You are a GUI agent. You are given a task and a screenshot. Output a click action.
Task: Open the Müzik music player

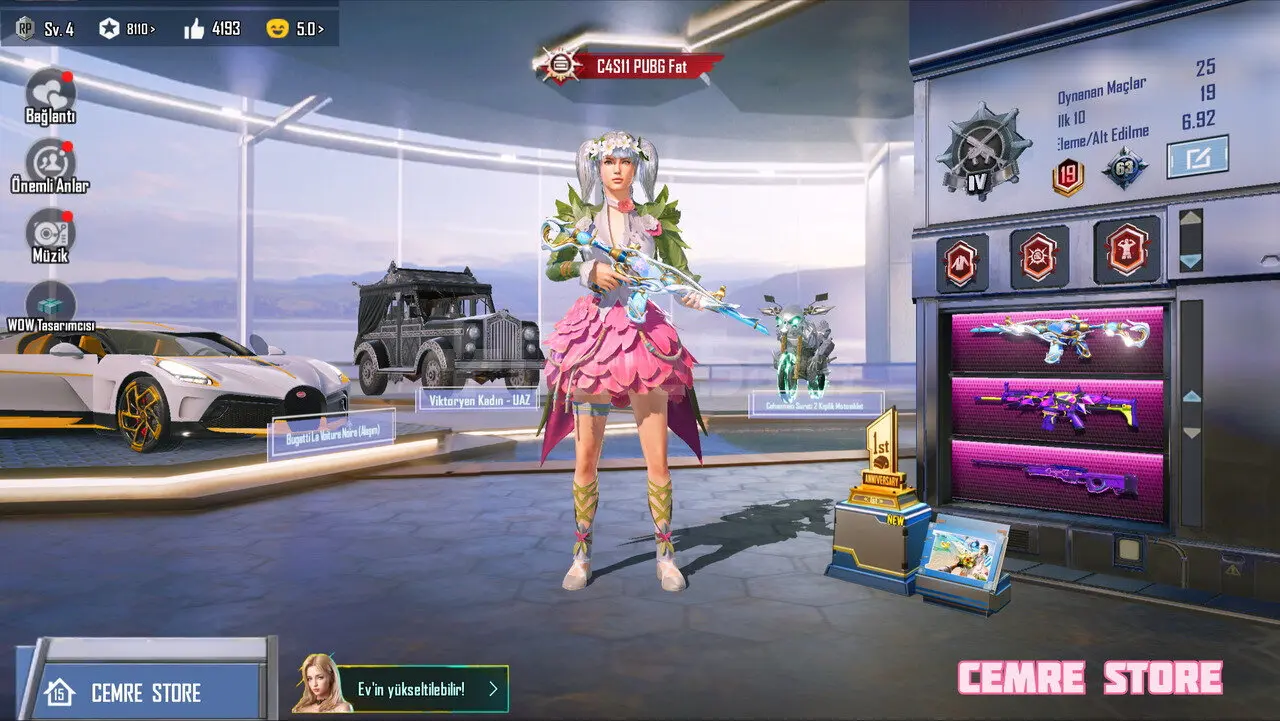[x=50, y=232]
